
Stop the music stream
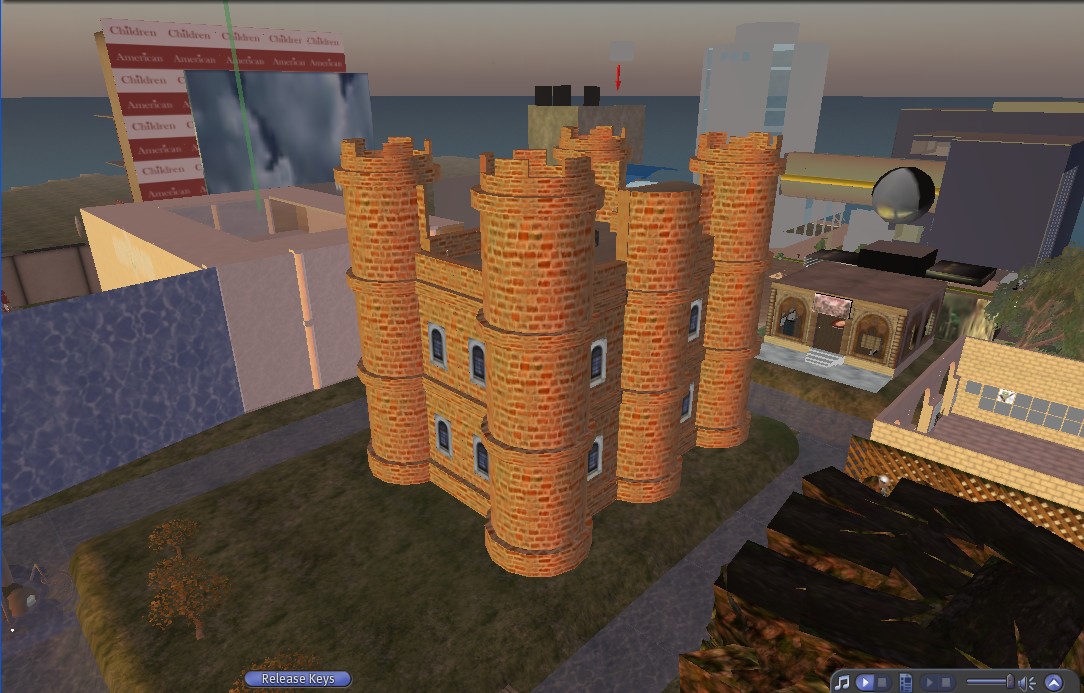[x=881, y=682]
